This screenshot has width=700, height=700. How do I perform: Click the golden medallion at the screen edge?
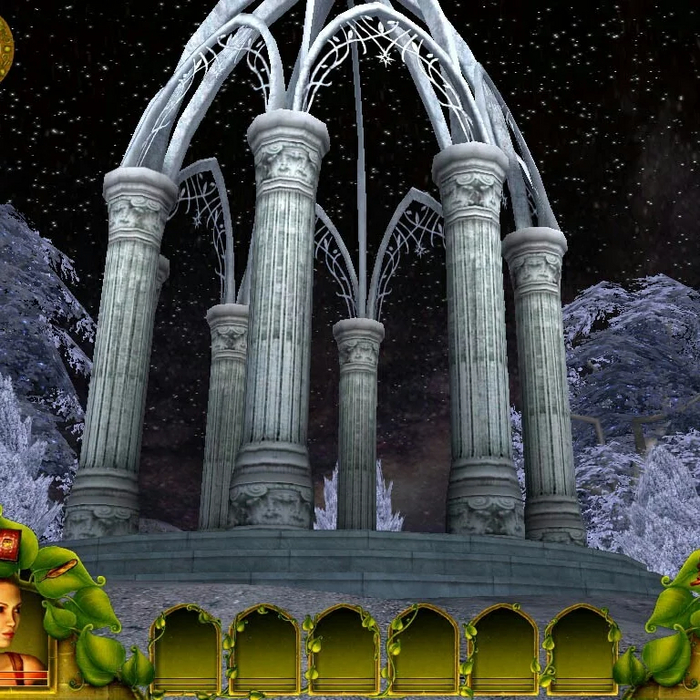click(x=4, y=50)
